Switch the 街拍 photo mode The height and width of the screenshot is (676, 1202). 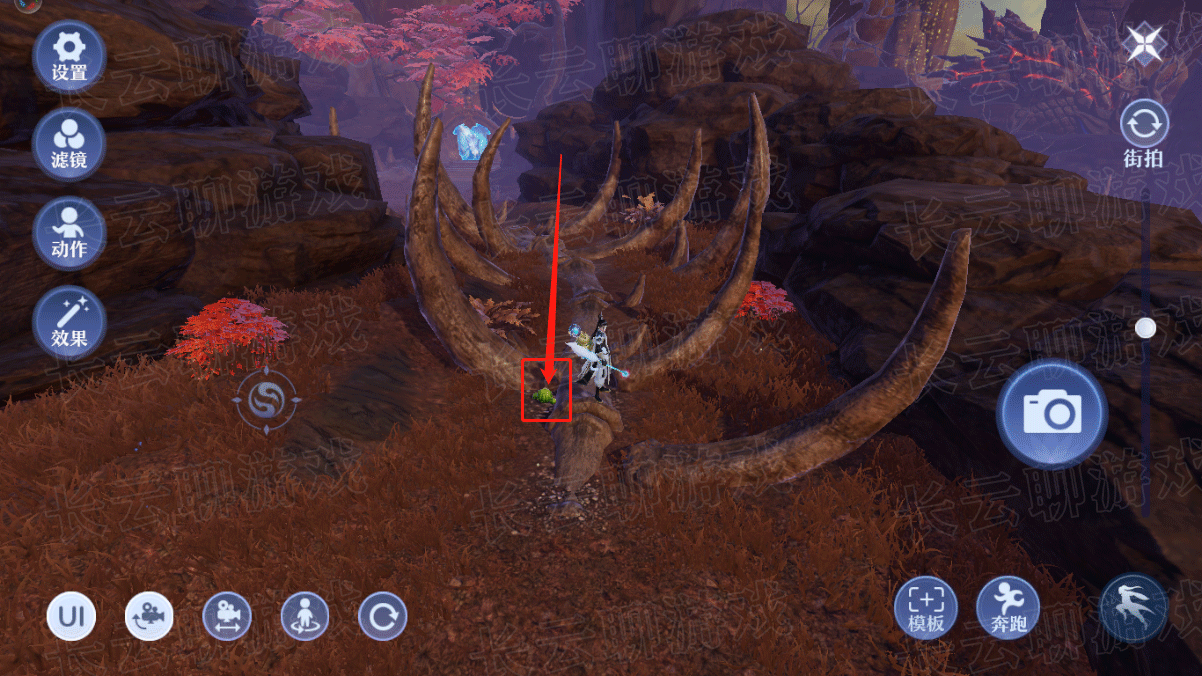[x=1144, y=133]
